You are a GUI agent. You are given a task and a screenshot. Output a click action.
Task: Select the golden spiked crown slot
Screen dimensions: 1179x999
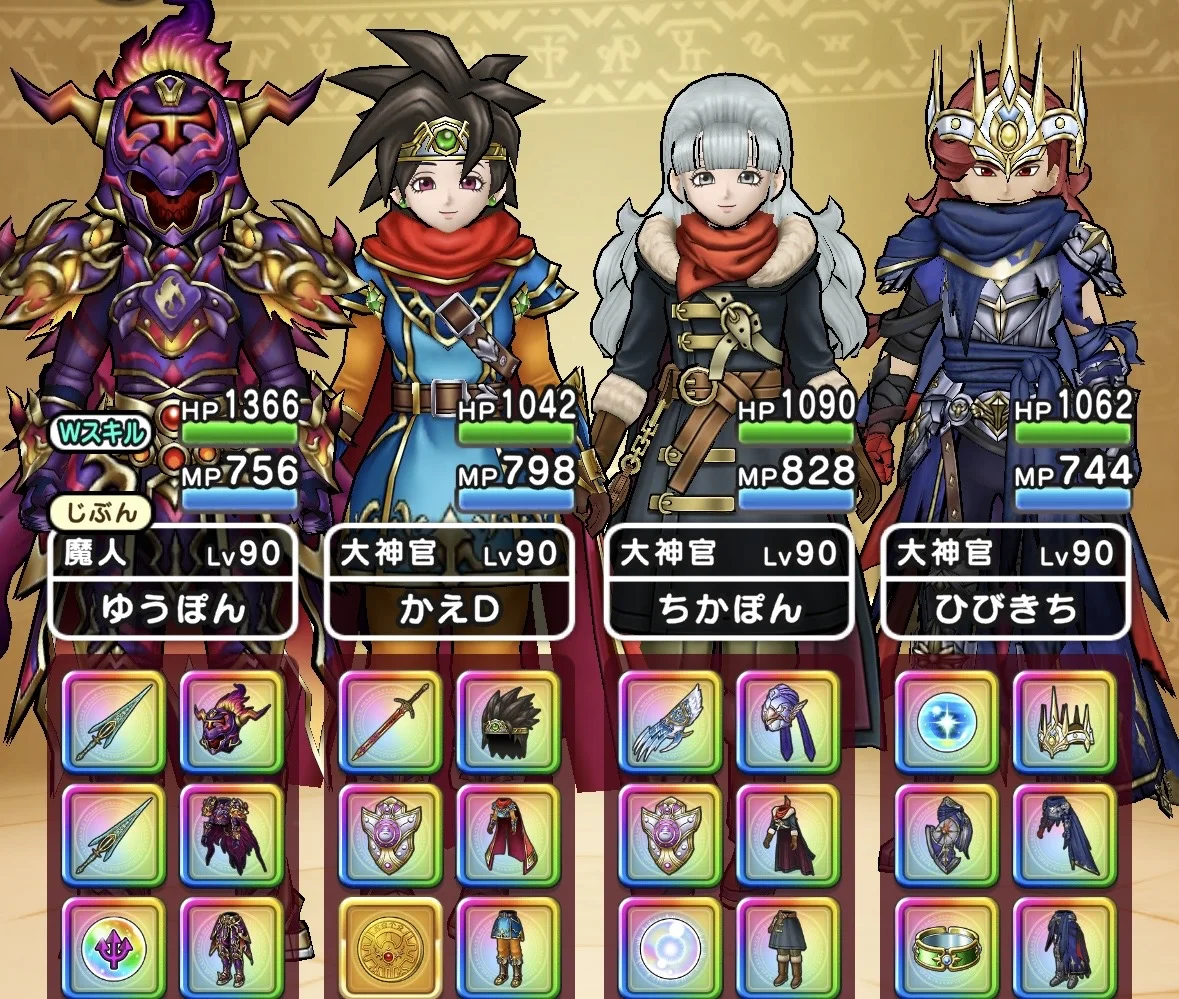tap(1064, 722)
